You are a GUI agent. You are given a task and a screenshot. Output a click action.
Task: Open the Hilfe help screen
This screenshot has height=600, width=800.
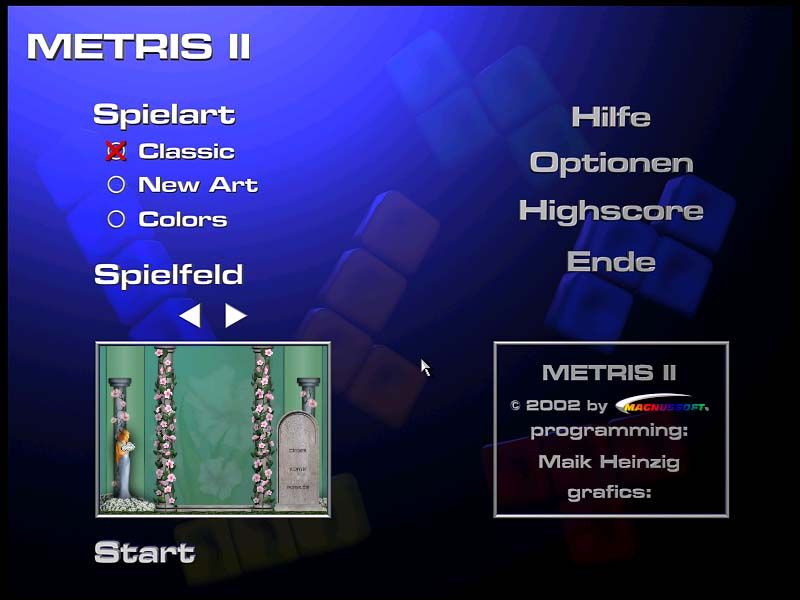point(611,117)
